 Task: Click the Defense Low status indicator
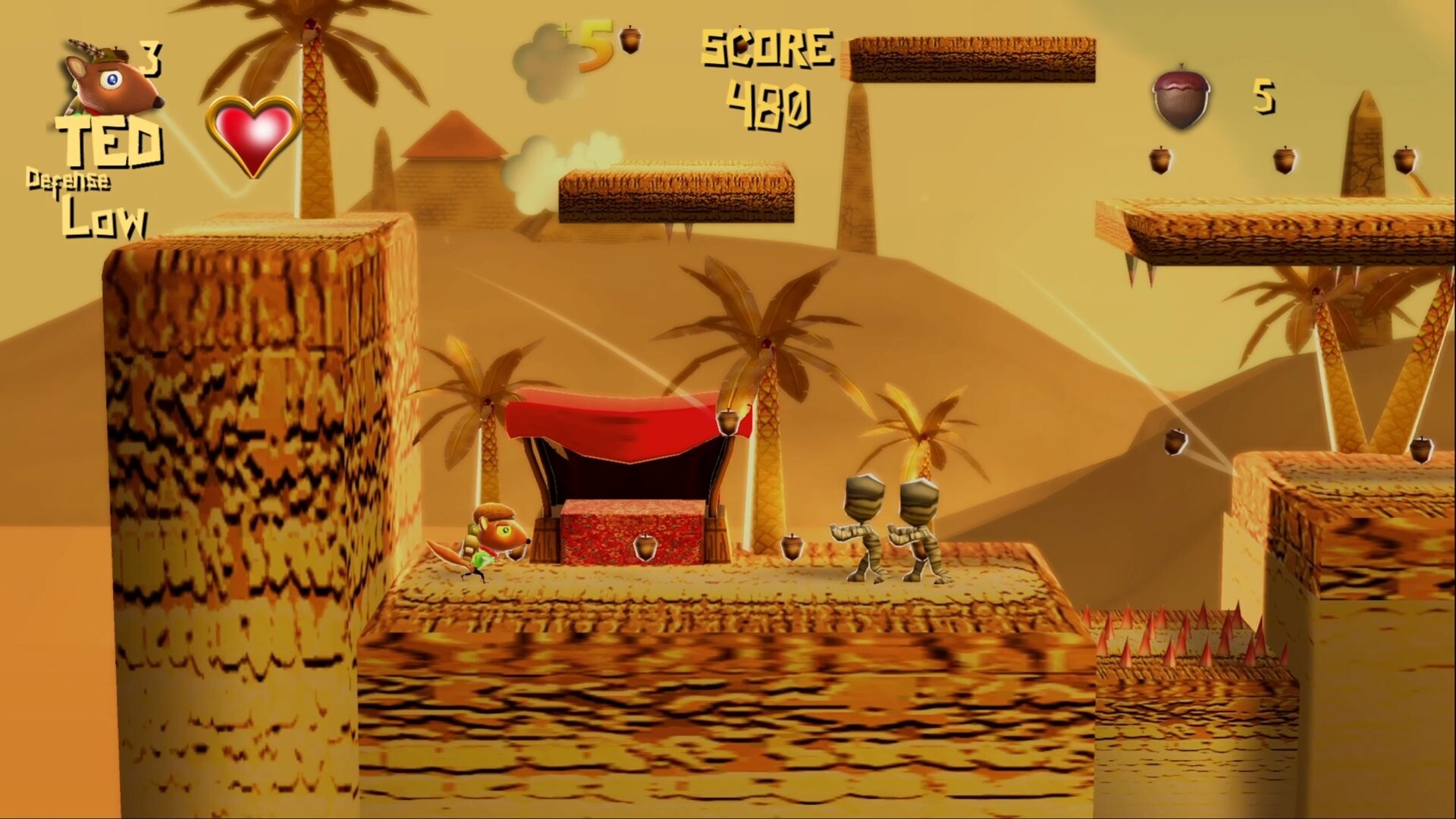83,201
